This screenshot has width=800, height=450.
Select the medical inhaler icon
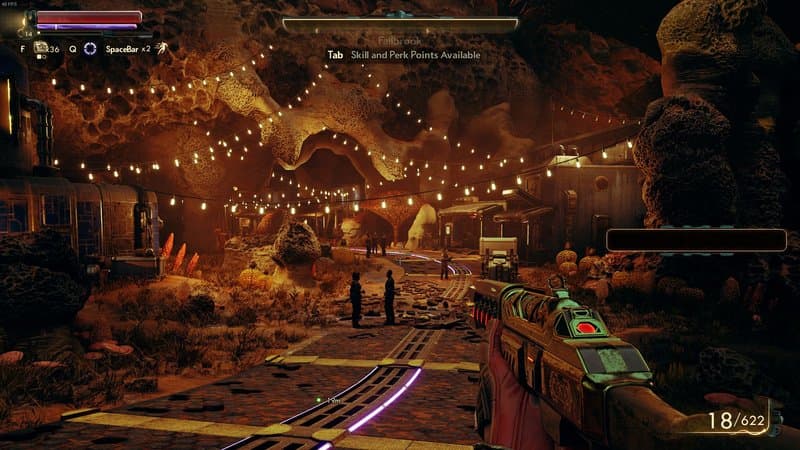(41, 47)
